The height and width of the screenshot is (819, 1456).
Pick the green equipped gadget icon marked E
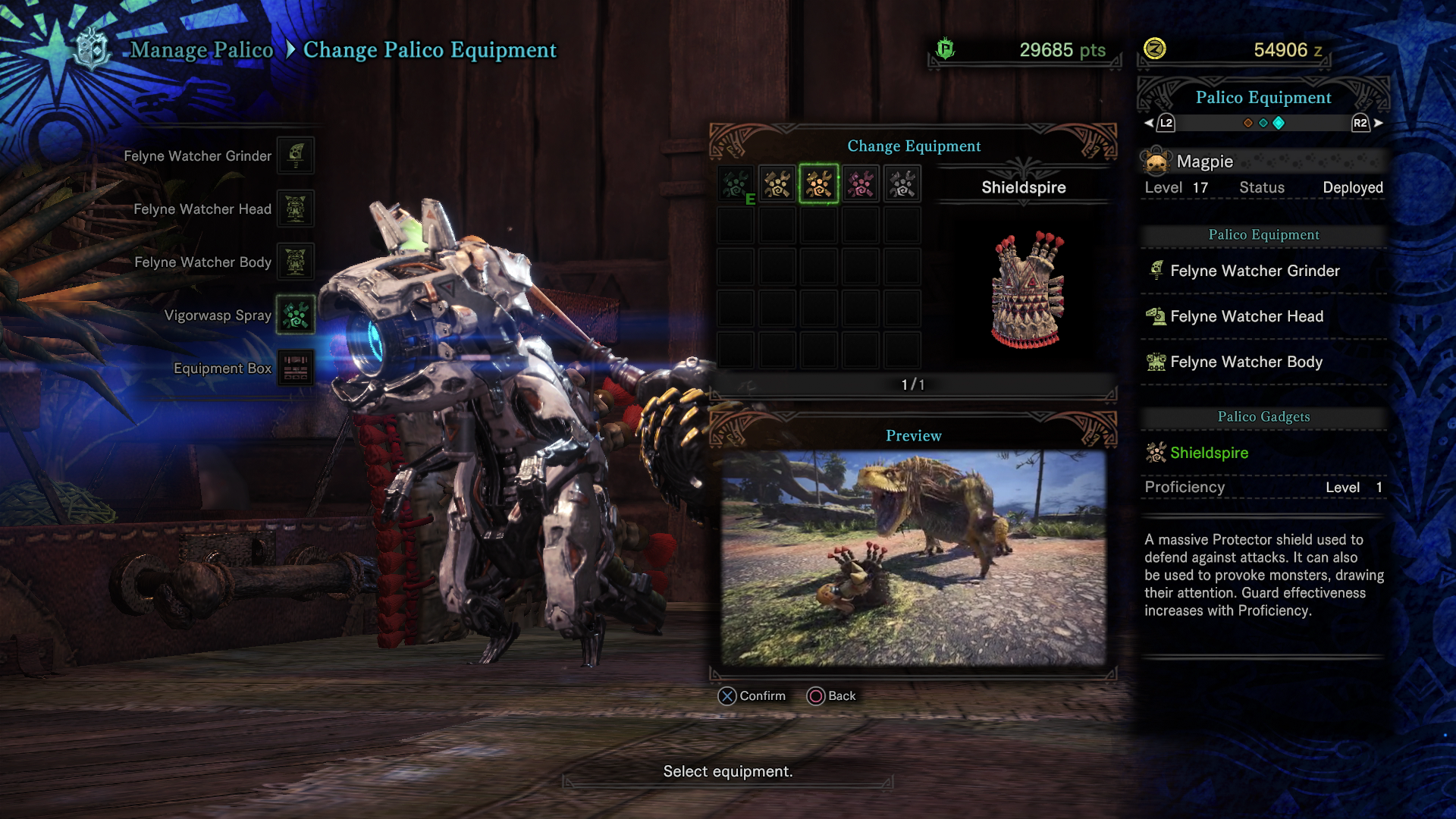[x=736, y=184]
